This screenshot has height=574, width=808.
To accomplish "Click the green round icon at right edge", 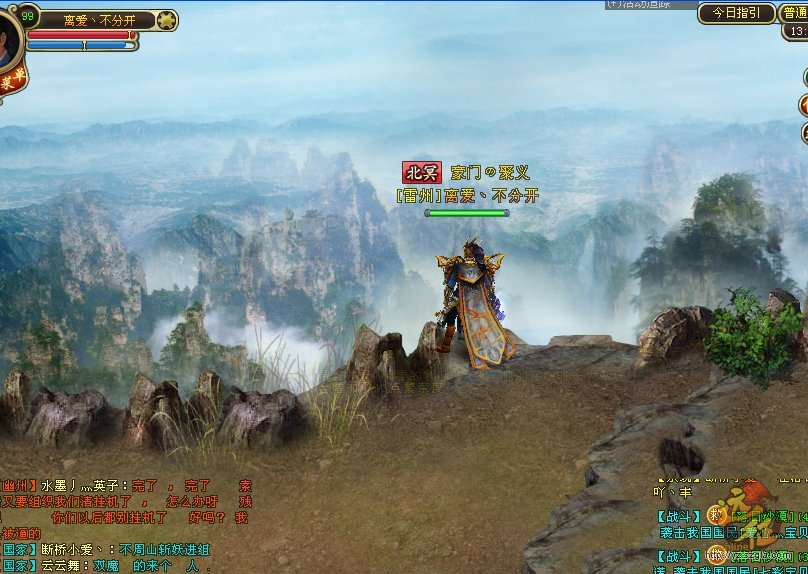I will pos(804,77).
